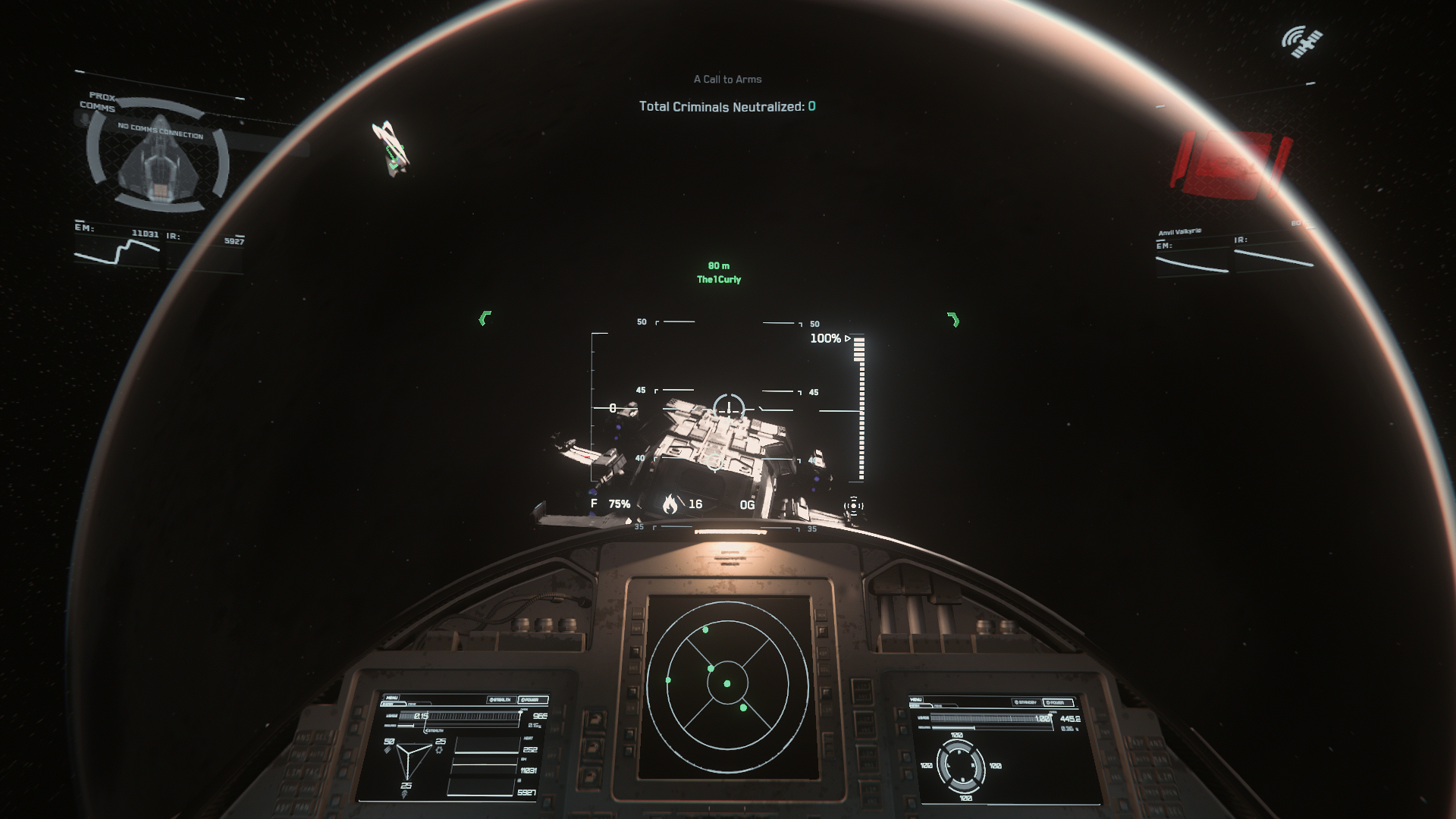Click the red Anvil Valkyrie target hologram
This screenshot has width=1456, height=819.
coord(1228,165)
